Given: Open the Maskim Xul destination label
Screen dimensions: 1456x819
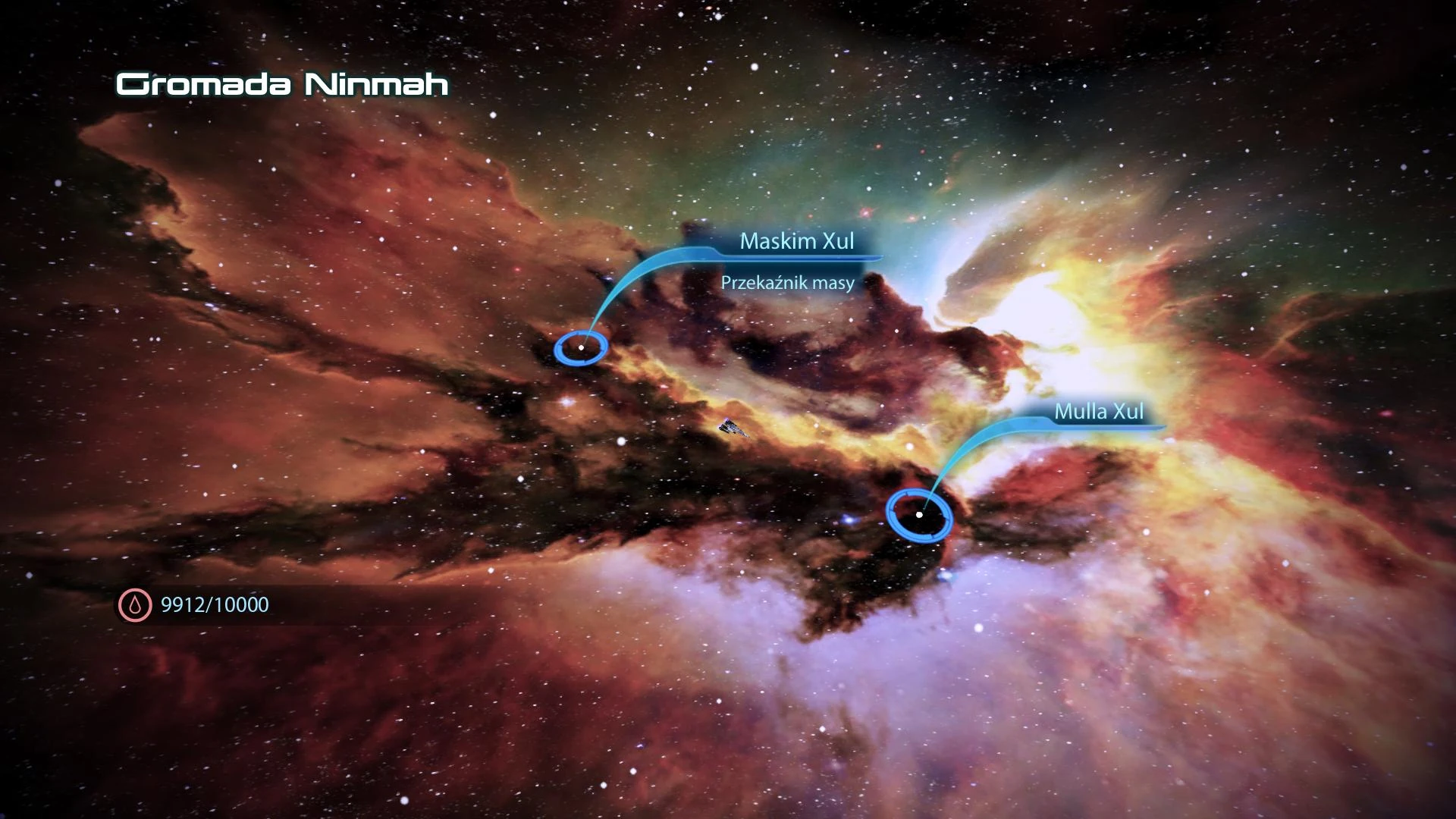Looking at the screenshot, I should coord(797,242).
